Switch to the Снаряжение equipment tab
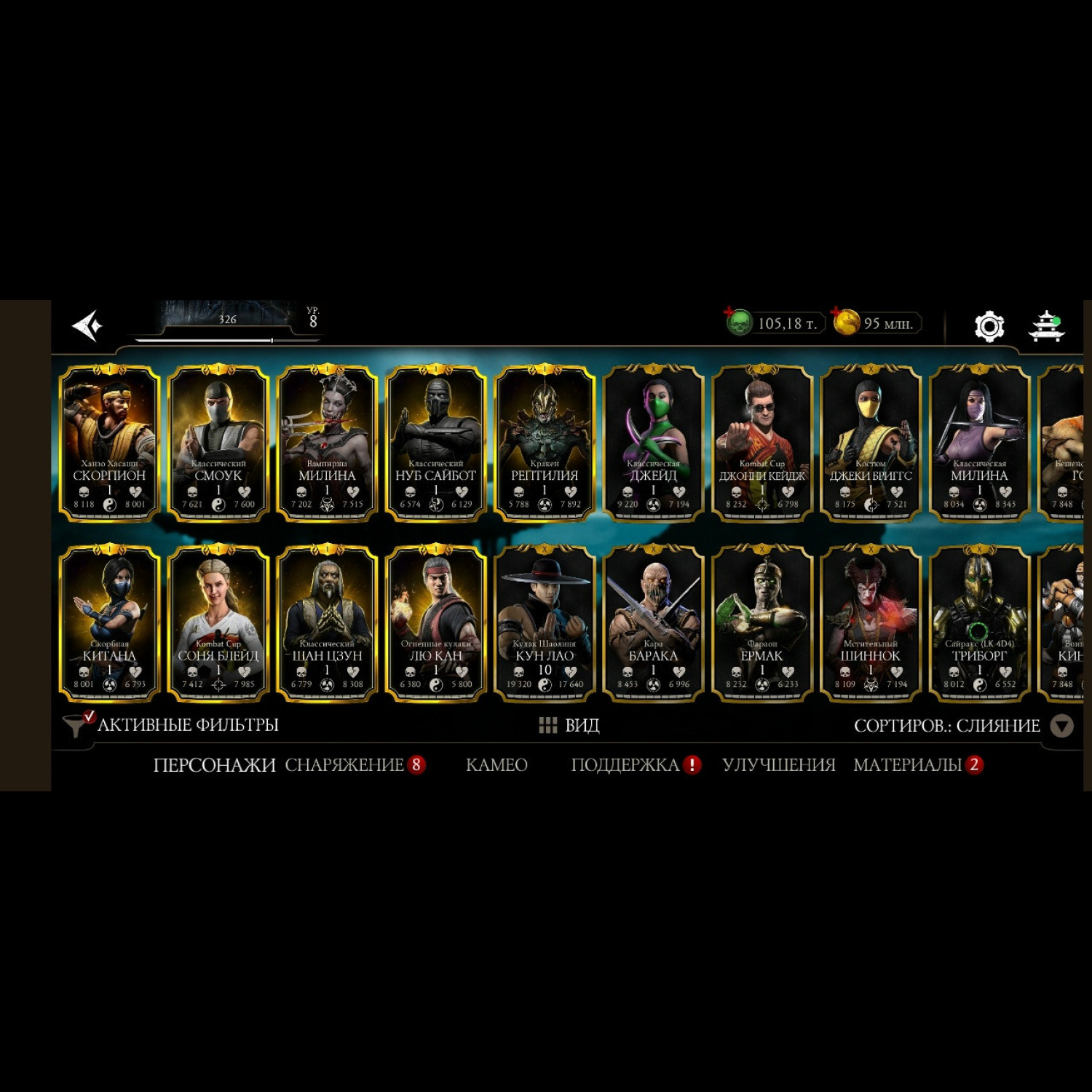Viewport: 1092px width, 1092px height. click(344, 764)
